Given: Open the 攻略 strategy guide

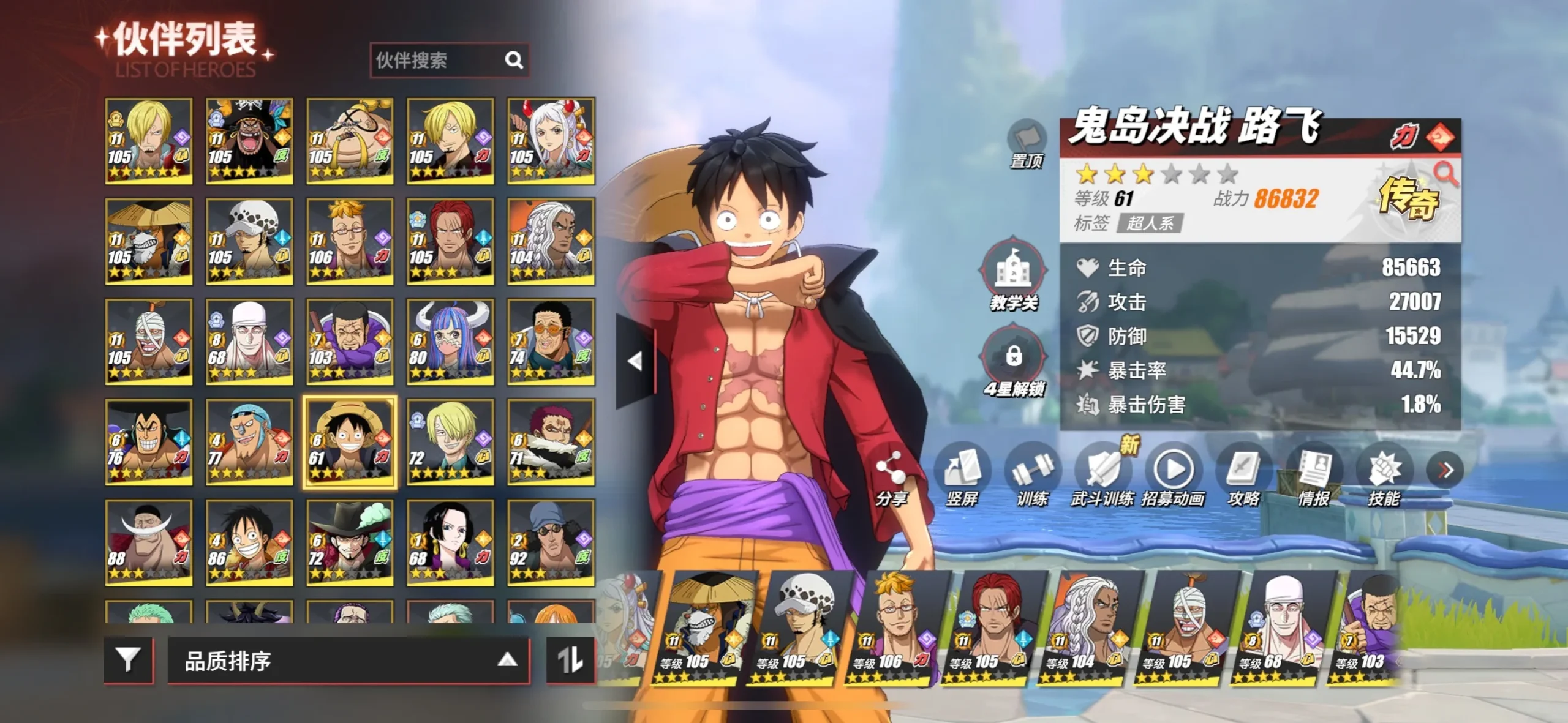Looking at the screenshot, I should [1243, 476].
